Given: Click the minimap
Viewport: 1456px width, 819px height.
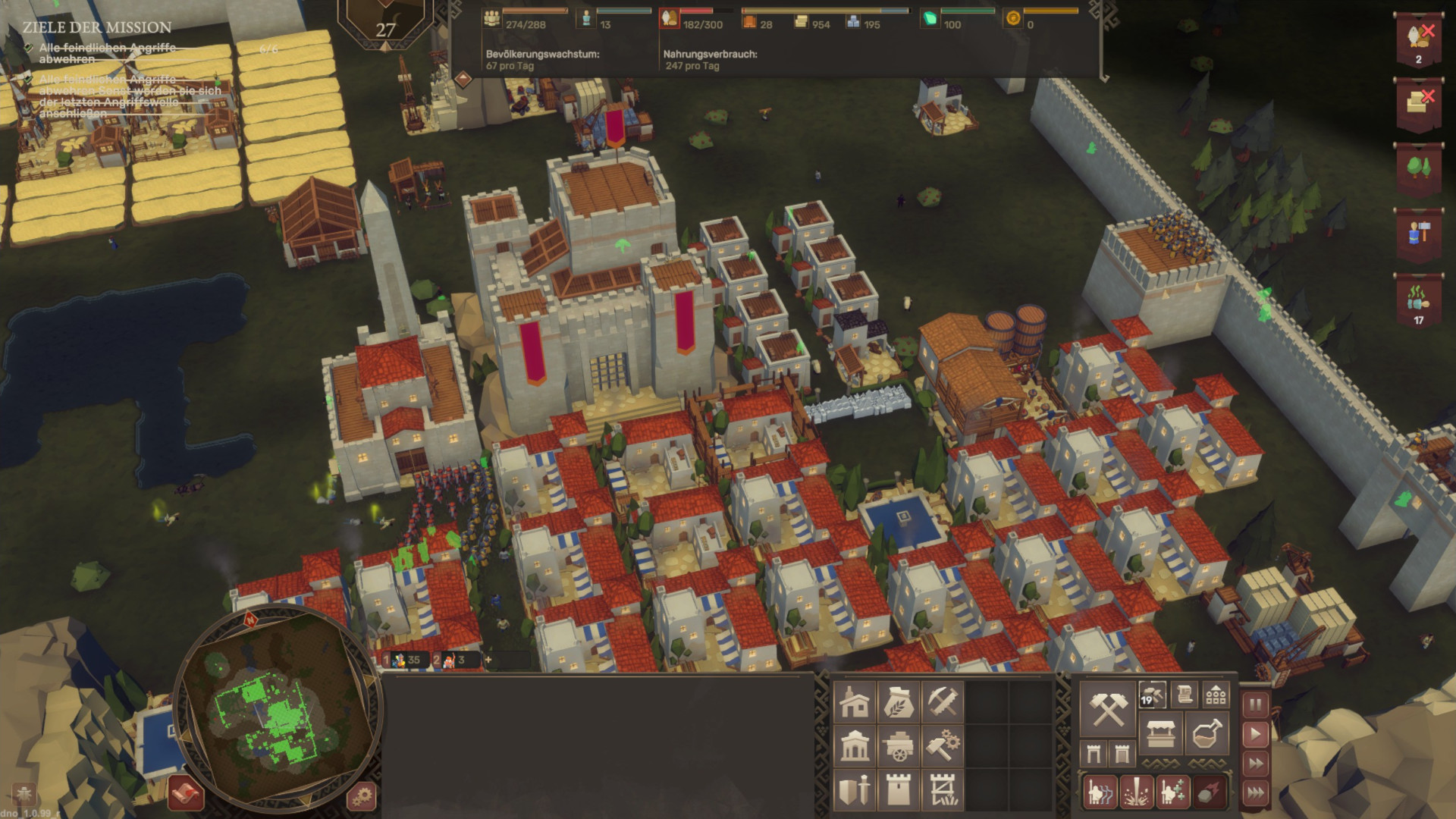Looking at the screenshot, I should point(275,709).
